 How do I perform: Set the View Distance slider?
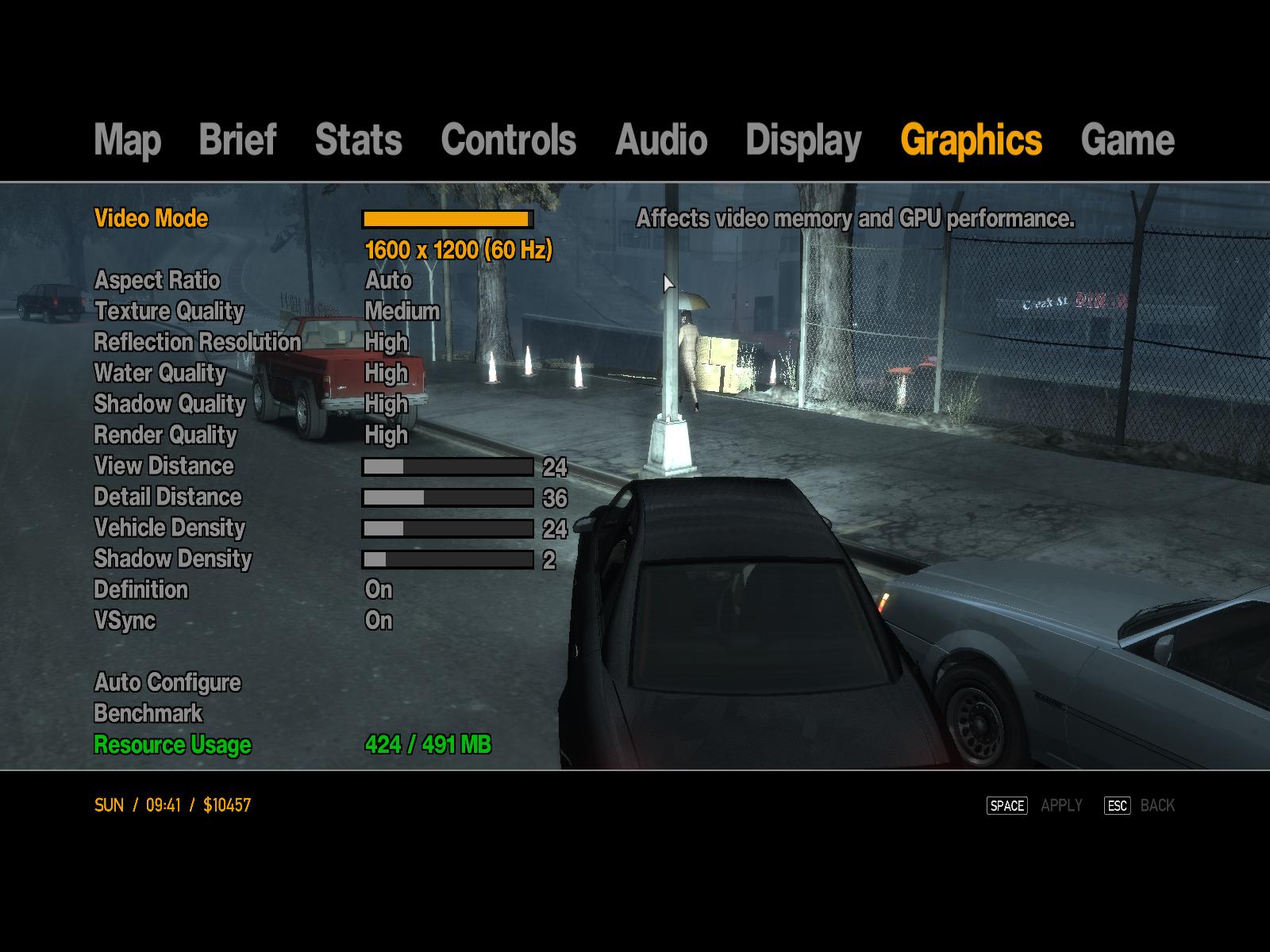click(x=448, y=466)
